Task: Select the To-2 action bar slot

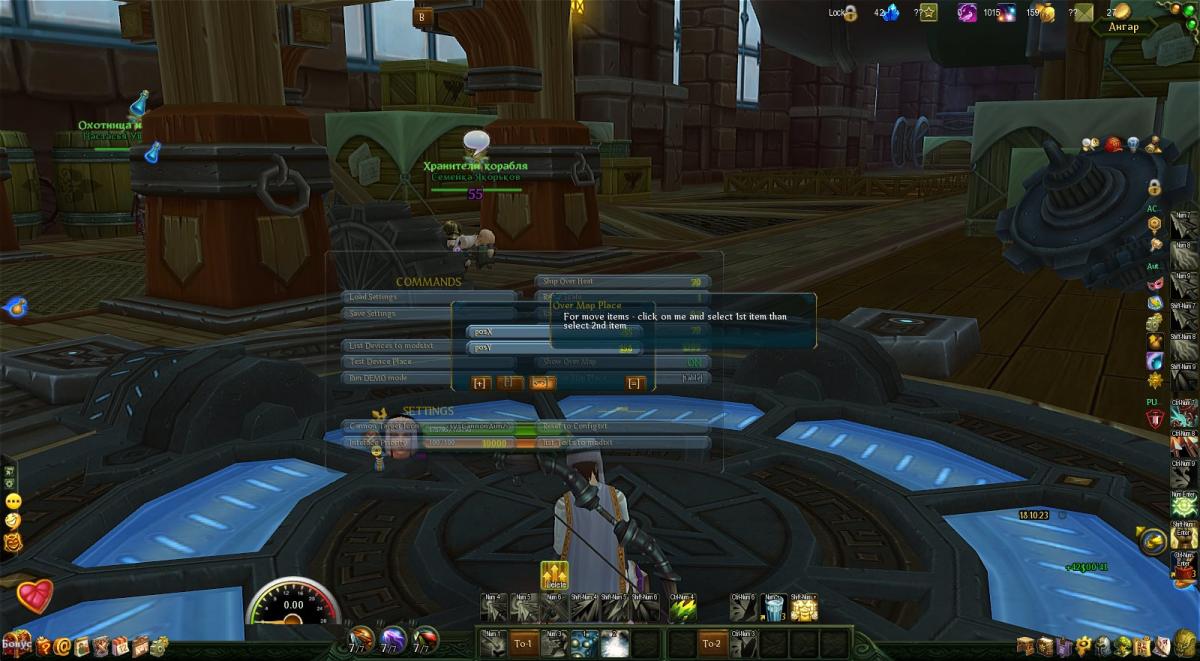Action: coord(712,643)
